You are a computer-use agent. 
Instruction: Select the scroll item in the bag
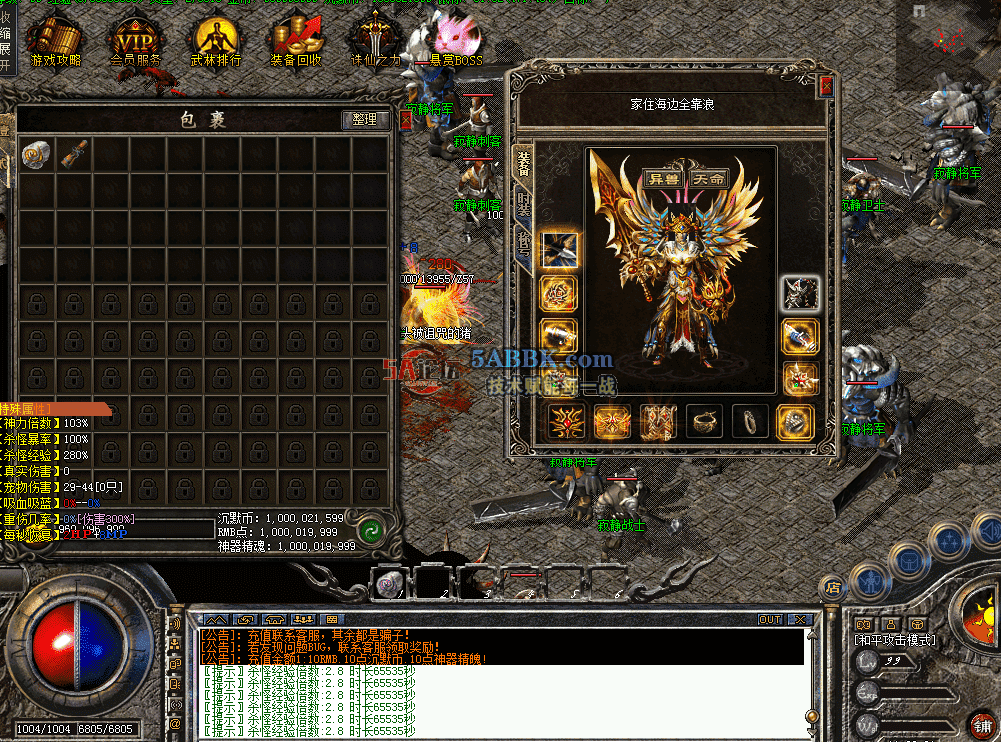tap(73, 154)
